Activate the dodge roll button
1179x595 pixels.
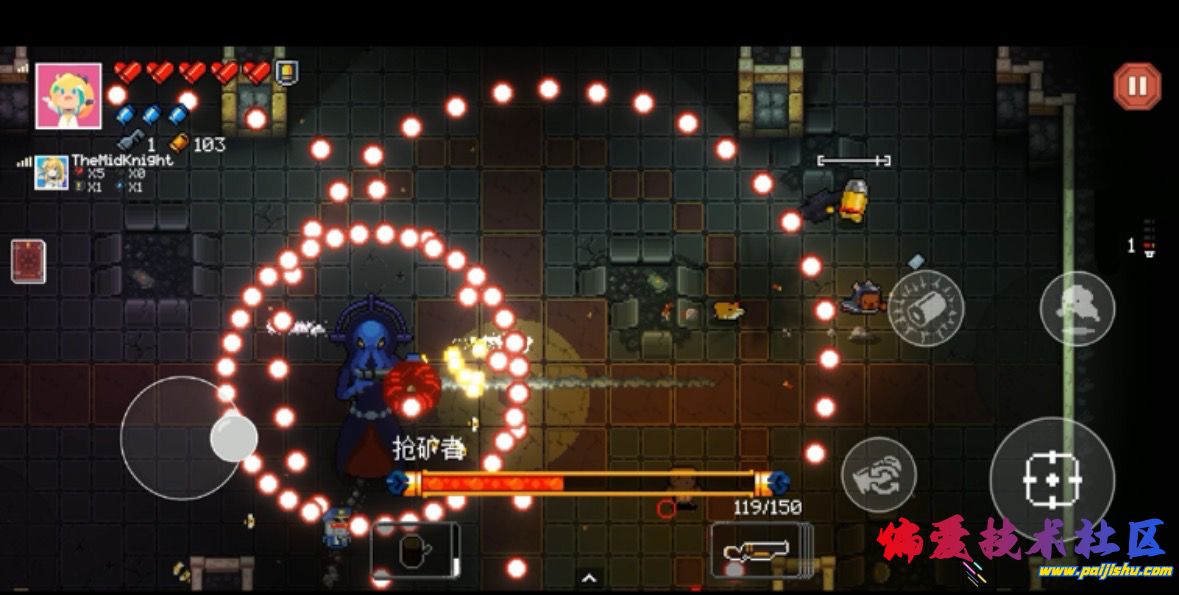tap(1077, 308)
